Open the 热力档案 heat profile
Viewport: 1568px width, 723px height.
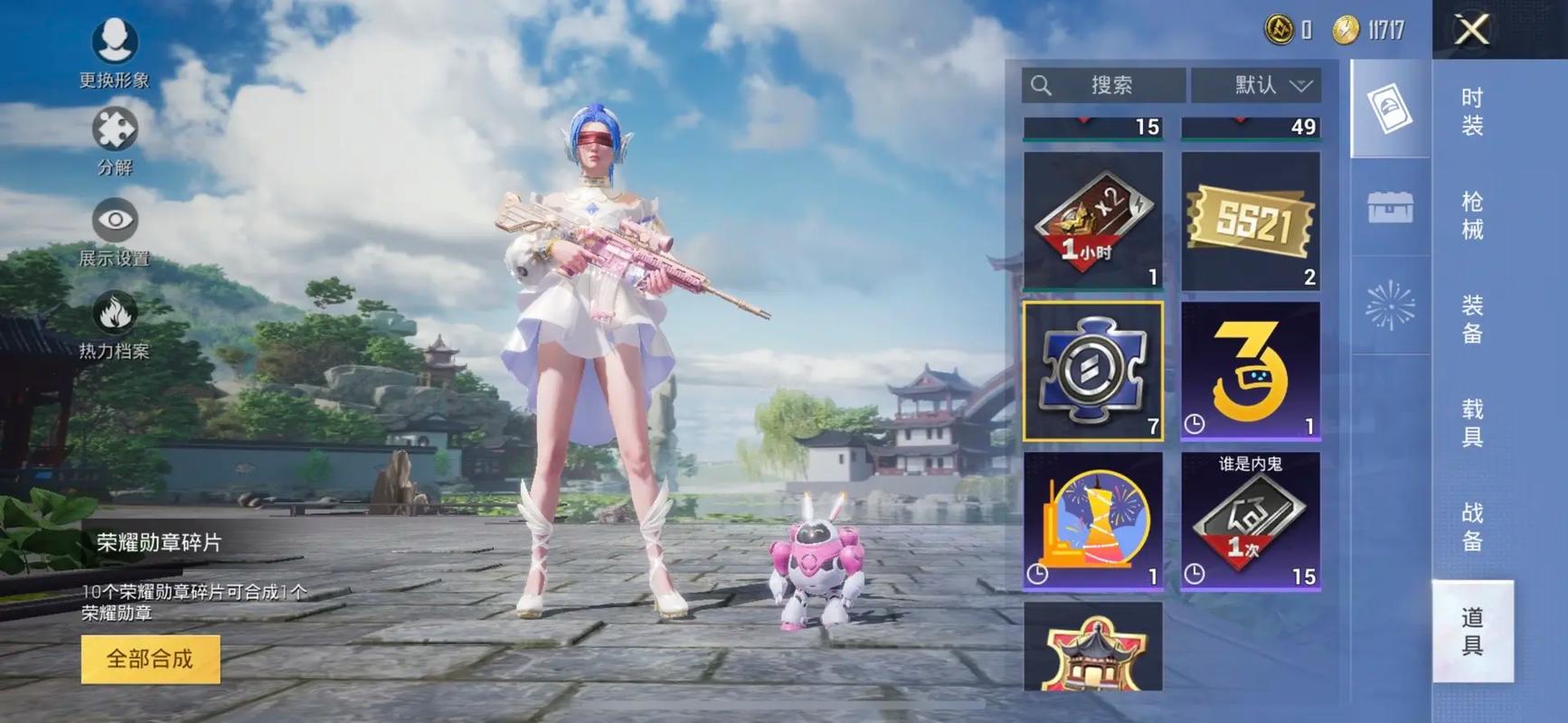coord(115,324)
